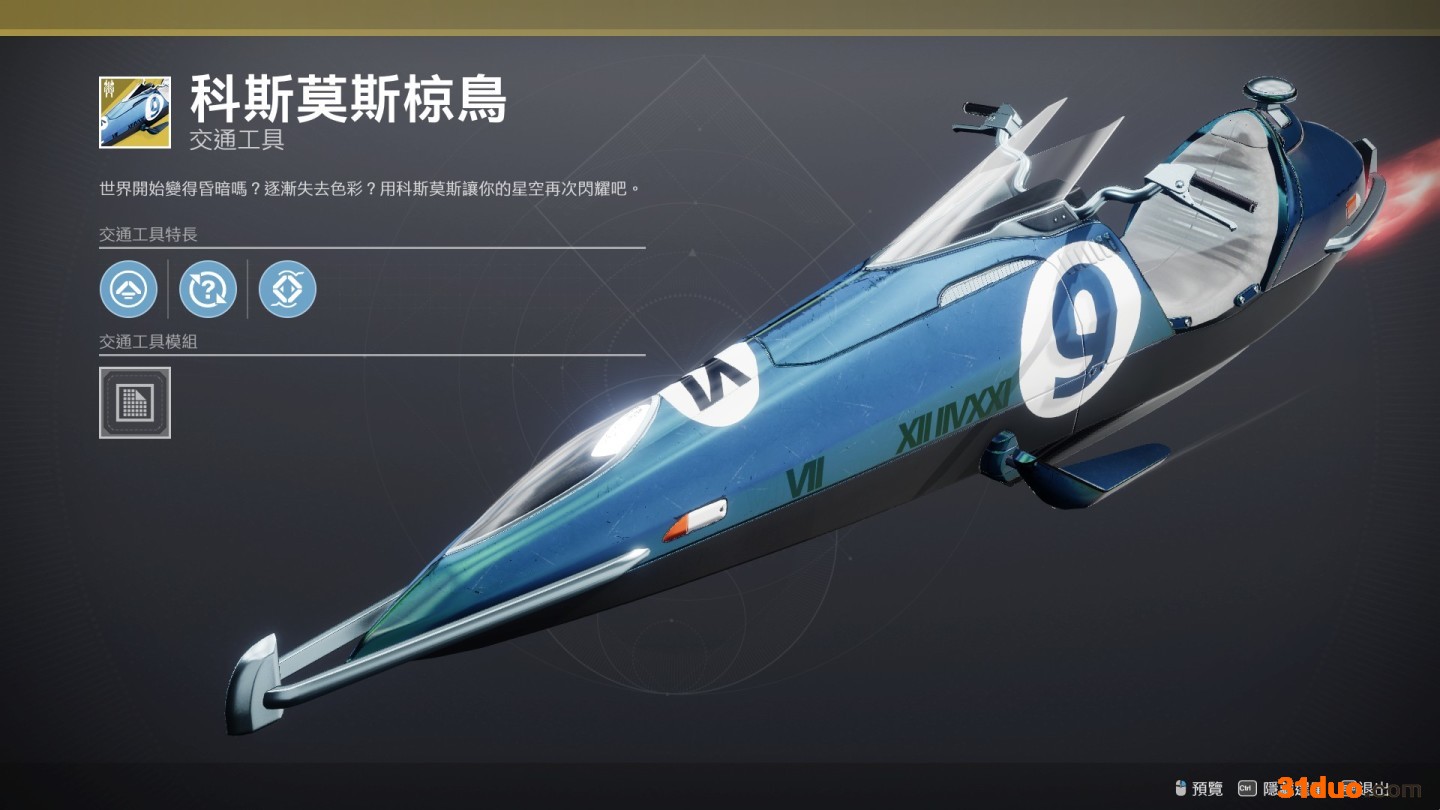Viewport: 1440px width, 810px height.
Task: Click the sparrow item thumbnail icon
Action: click(x=135, y=112)
